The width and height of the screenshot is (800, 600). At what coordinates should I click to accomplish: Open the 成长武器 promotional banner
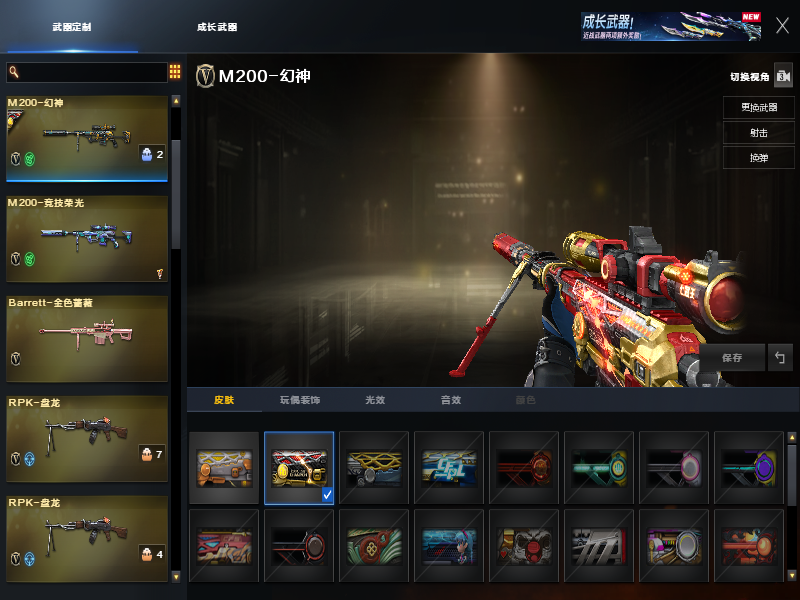[670, 26]
